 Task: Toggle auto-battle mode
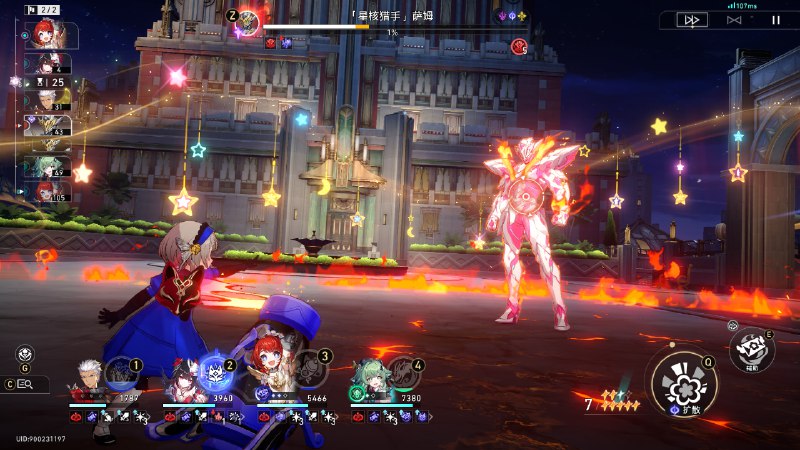734,19
